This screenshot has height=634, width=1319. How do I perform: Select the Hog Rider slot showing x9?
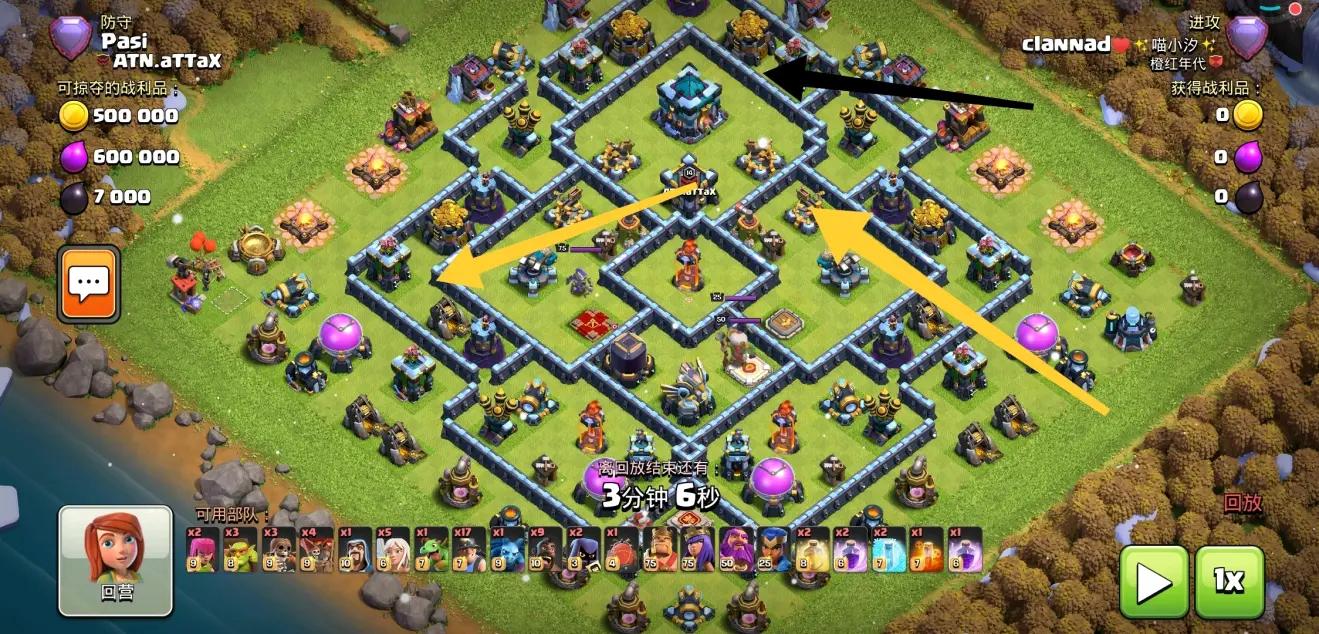544,549
